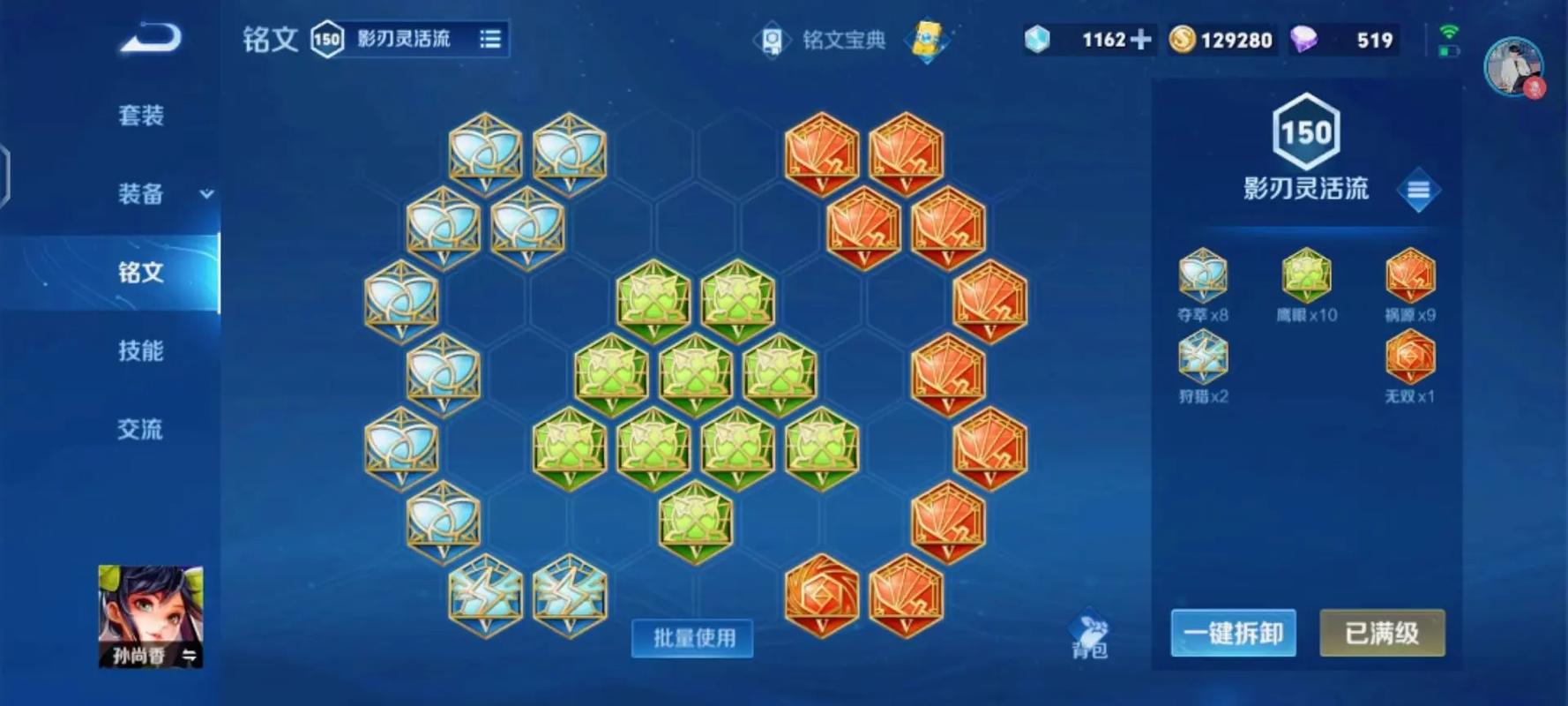Screen dimensions: 1568x706
Task: Select the 无双 rune icon
Action: (1411, 357)
